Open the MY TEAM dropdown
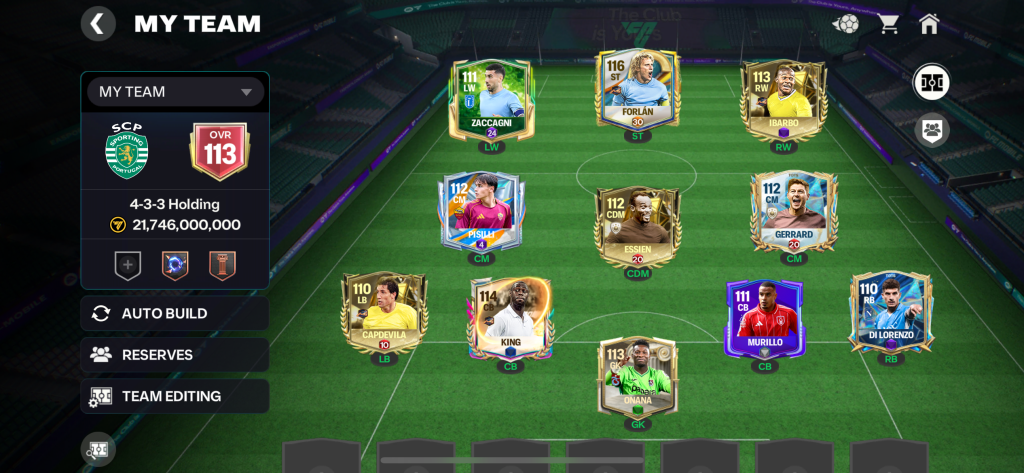The image size is (1024, 473). [x=175, y=92]
